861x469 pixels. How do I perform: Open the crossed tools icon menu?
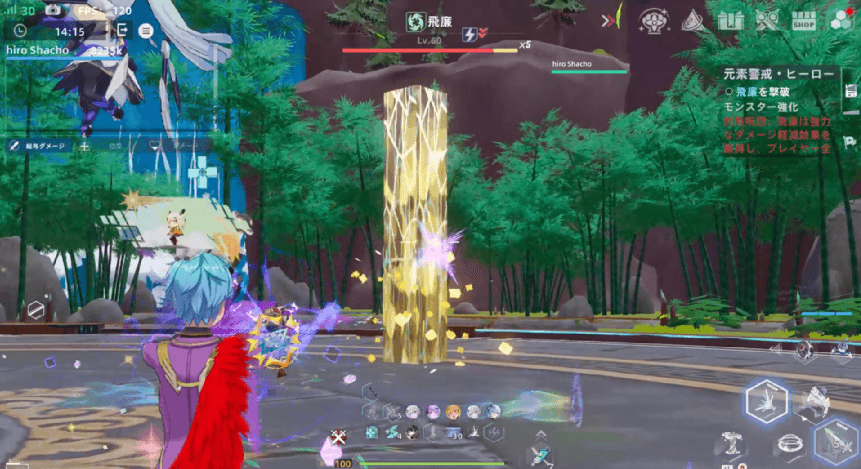click(768, 20)
